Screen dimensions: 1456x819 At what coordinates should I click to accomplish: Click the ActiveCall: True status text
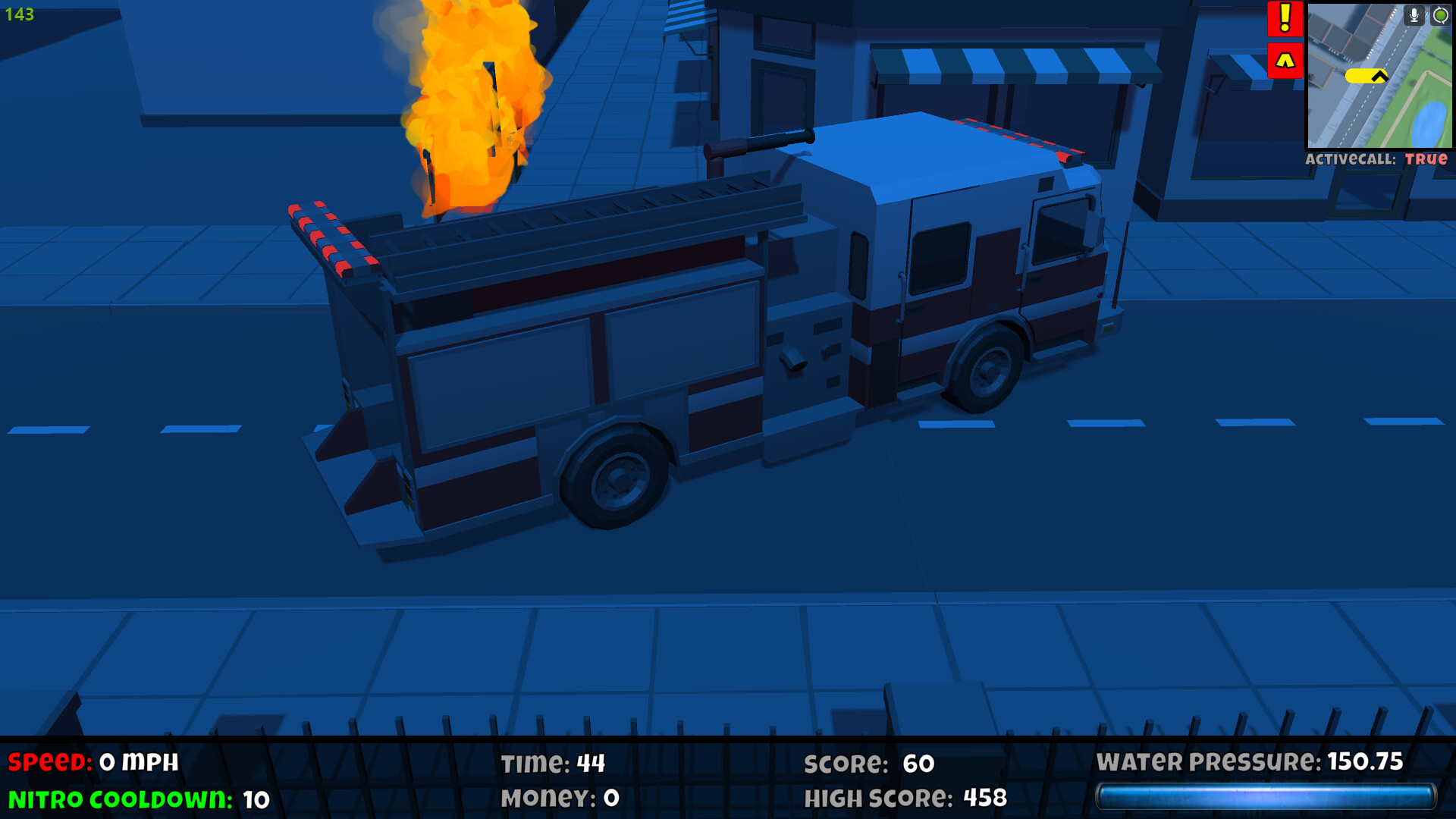point(1378,160)
